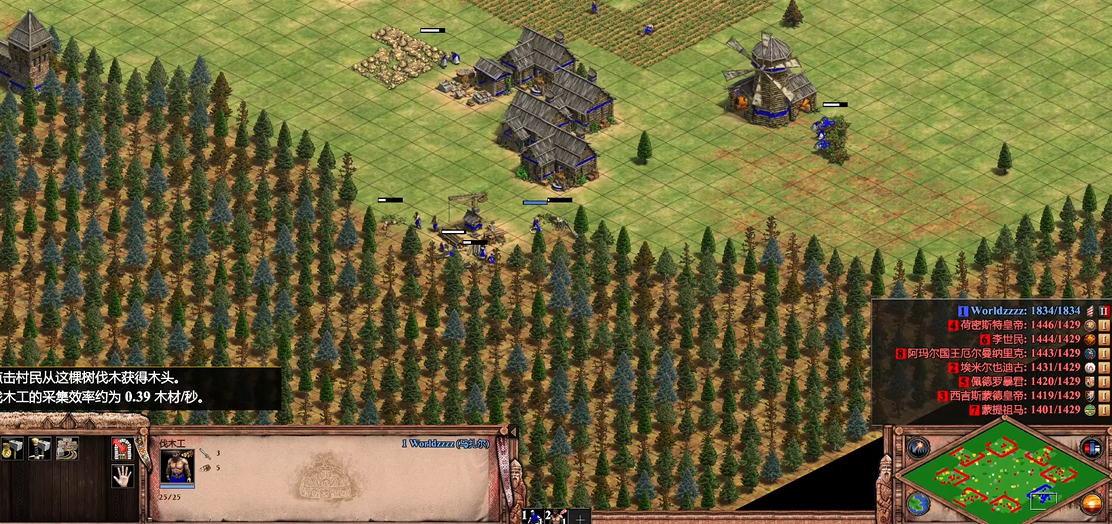Click the striped icon beside Worldzzzz's score

coord(1090,311)
